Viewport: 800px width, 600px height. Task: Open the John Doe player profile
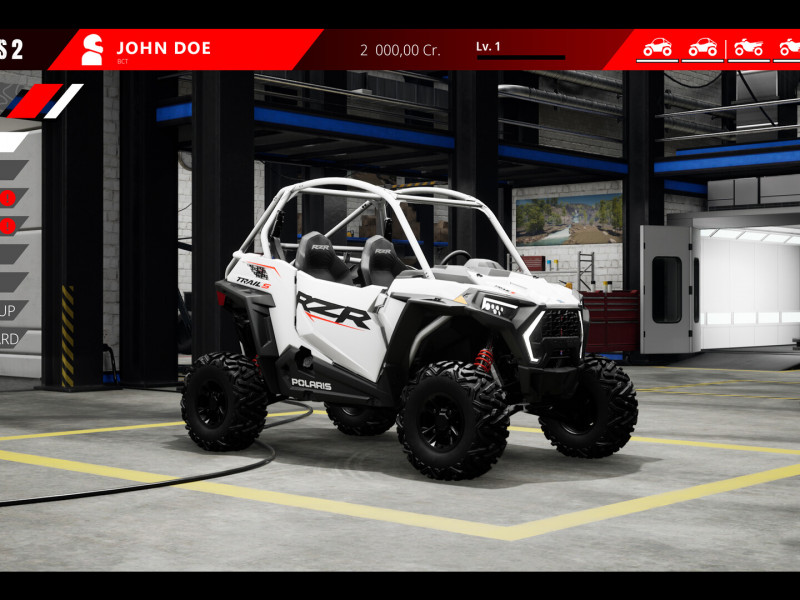click(163, 49)
